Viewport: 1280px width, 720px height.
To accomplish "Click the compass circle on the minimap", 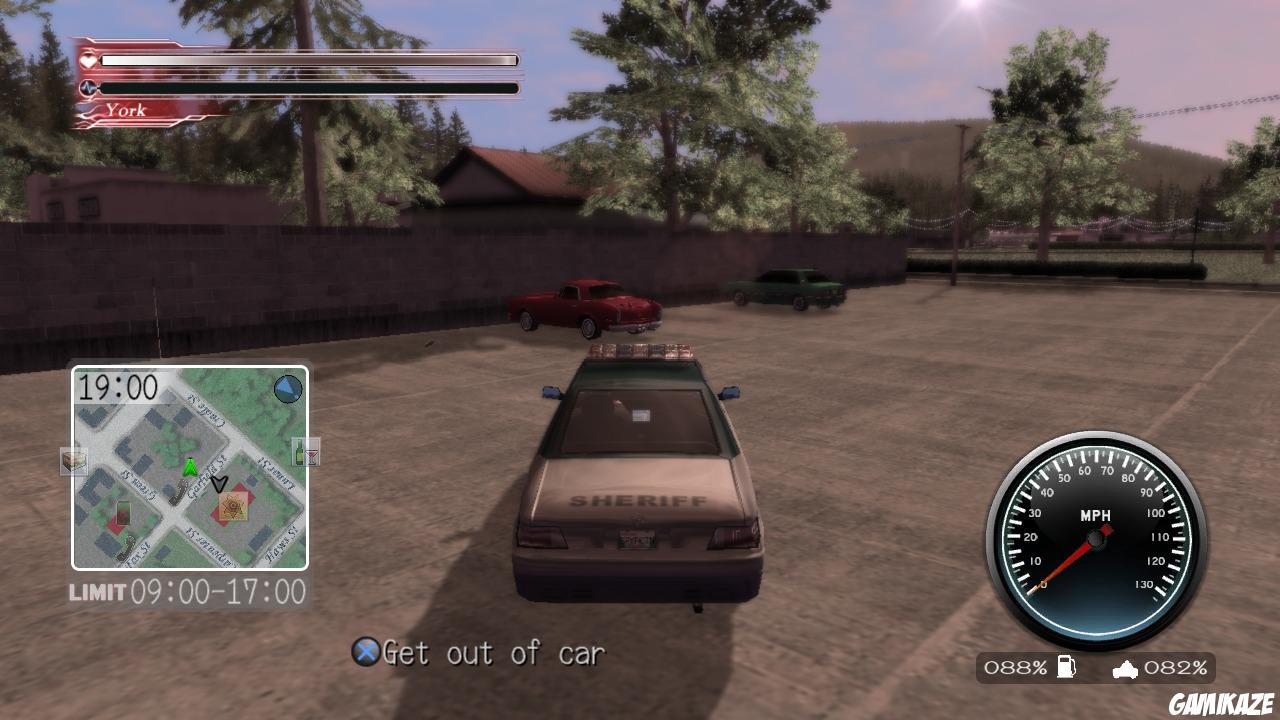I will point(289,390).
